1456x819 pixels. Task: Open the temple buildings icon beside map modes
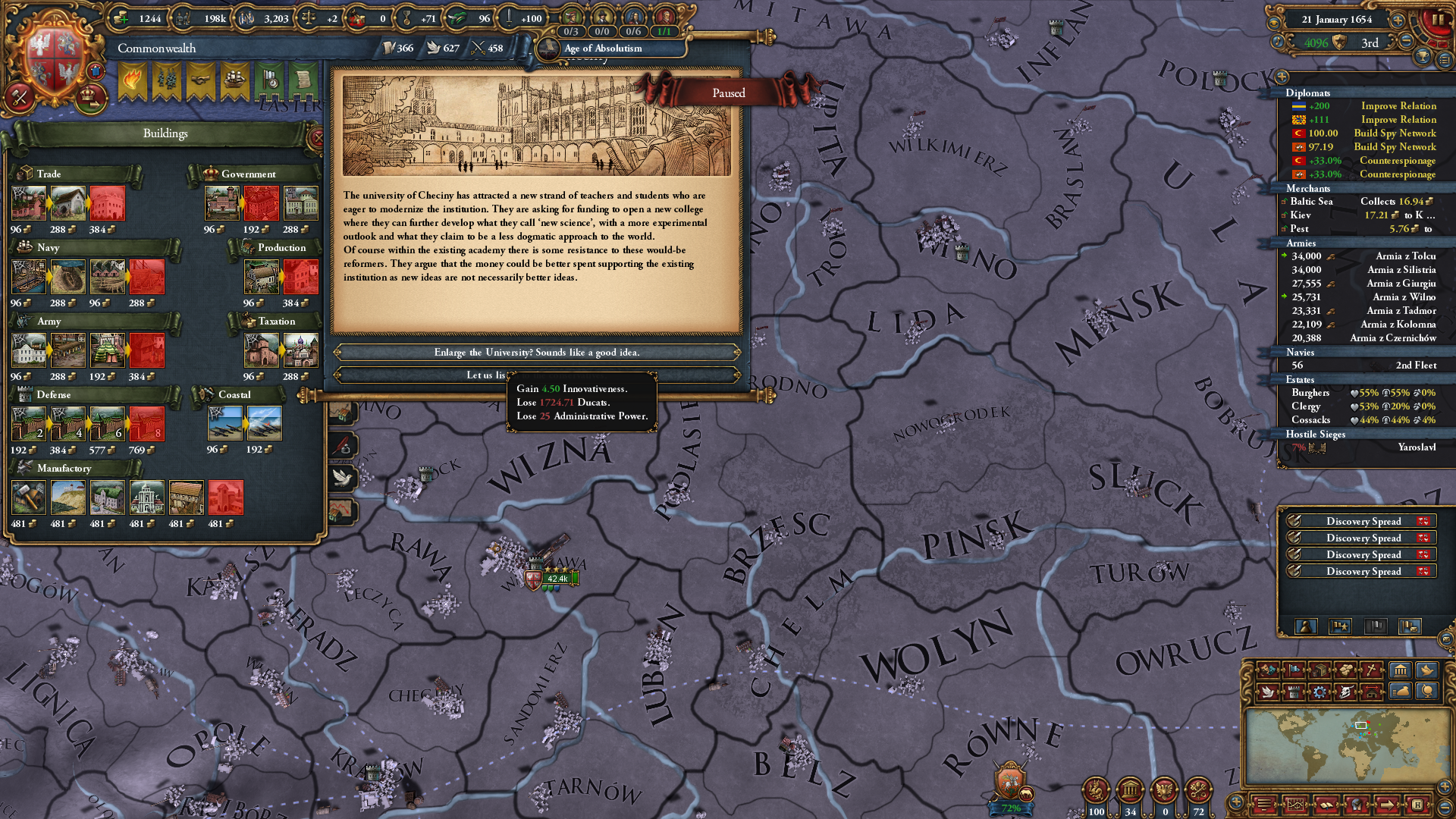pyautogui.click(x=1400, y=670)
